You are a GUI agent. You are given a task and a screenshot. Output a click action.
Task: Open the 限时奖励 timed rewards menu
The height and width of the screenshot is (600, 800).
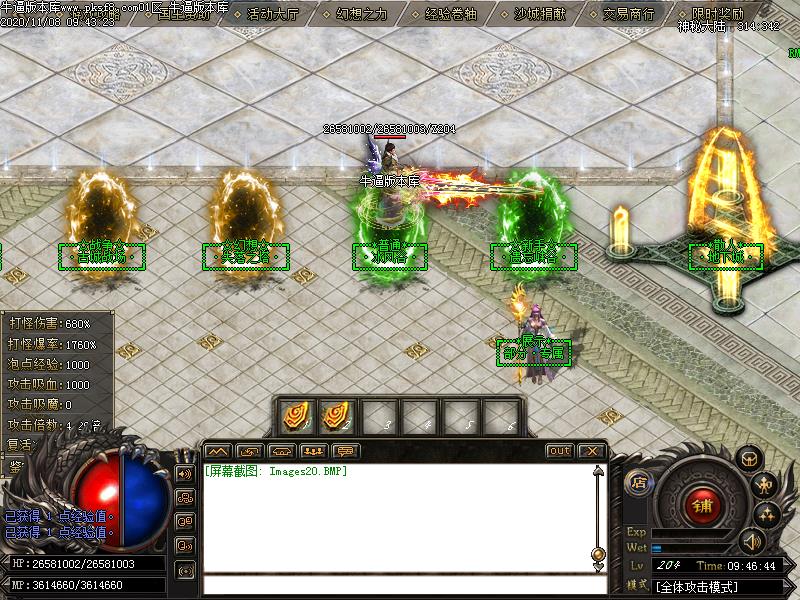coord(717,14)
